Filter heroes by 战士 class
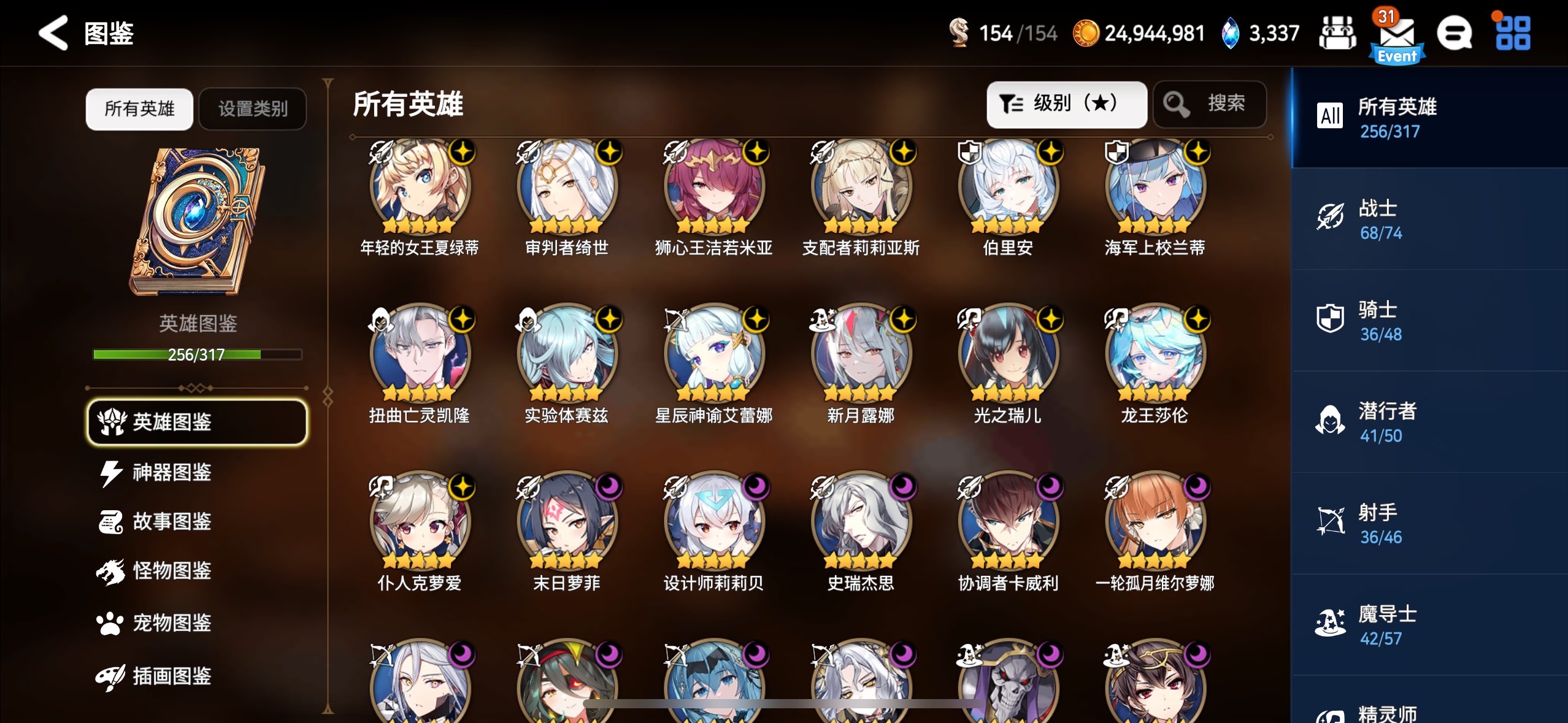The width and height of the screenshot is (1568, 723). click(1429, 219)
